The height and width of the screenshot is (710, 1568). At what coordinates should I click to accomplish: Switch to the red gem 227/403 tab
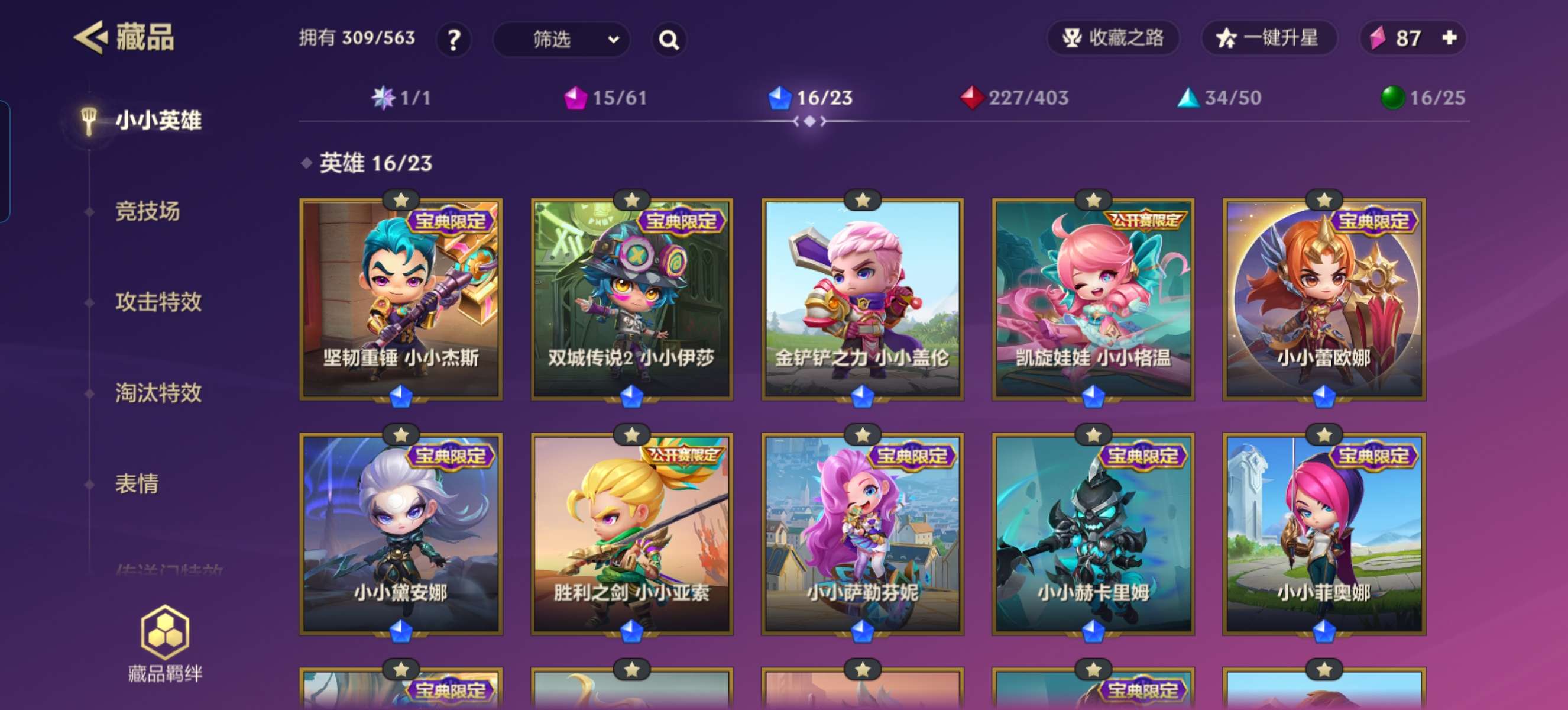(1015, 98)
